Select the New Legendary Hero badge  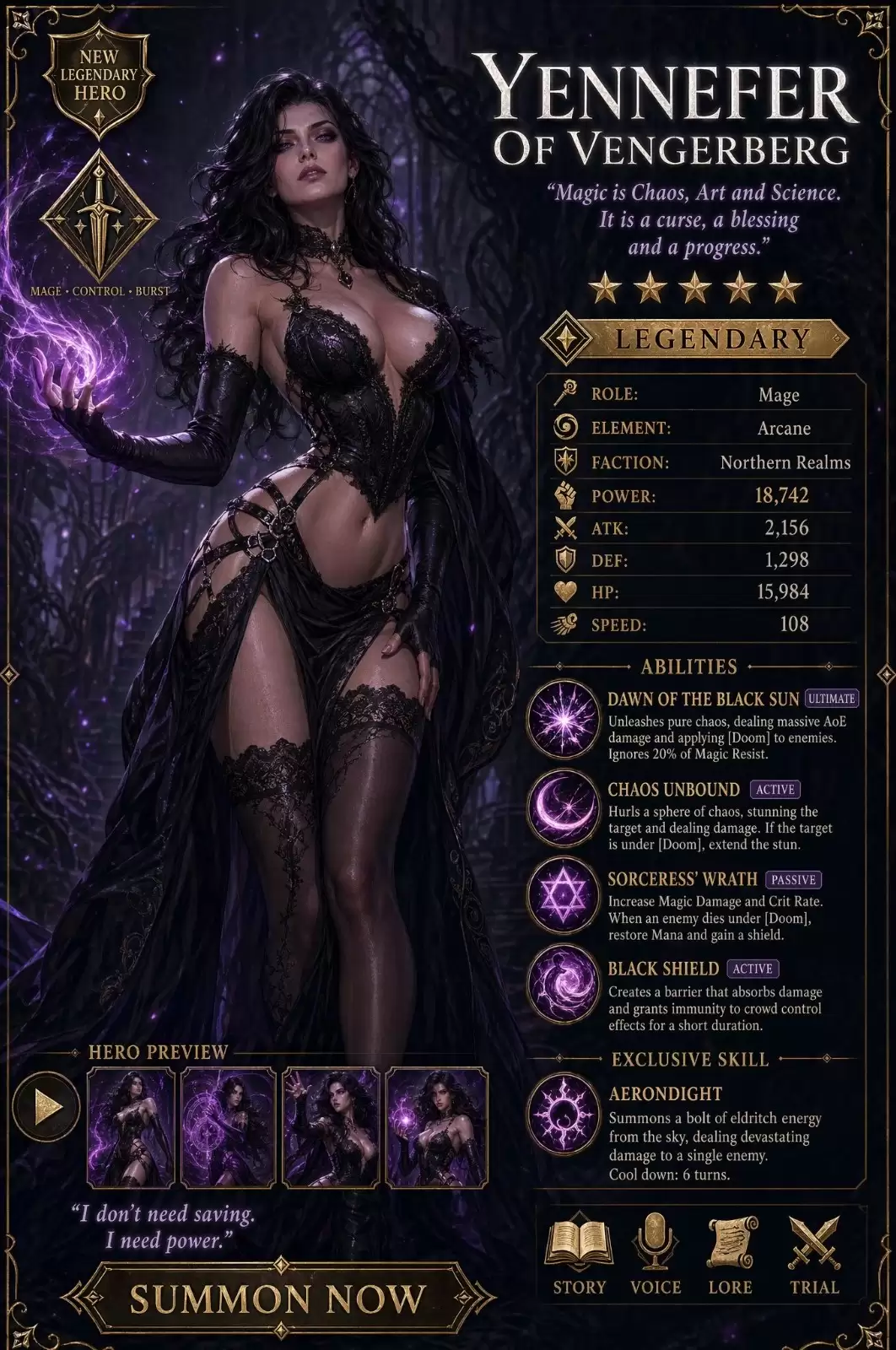coord(100,81)
